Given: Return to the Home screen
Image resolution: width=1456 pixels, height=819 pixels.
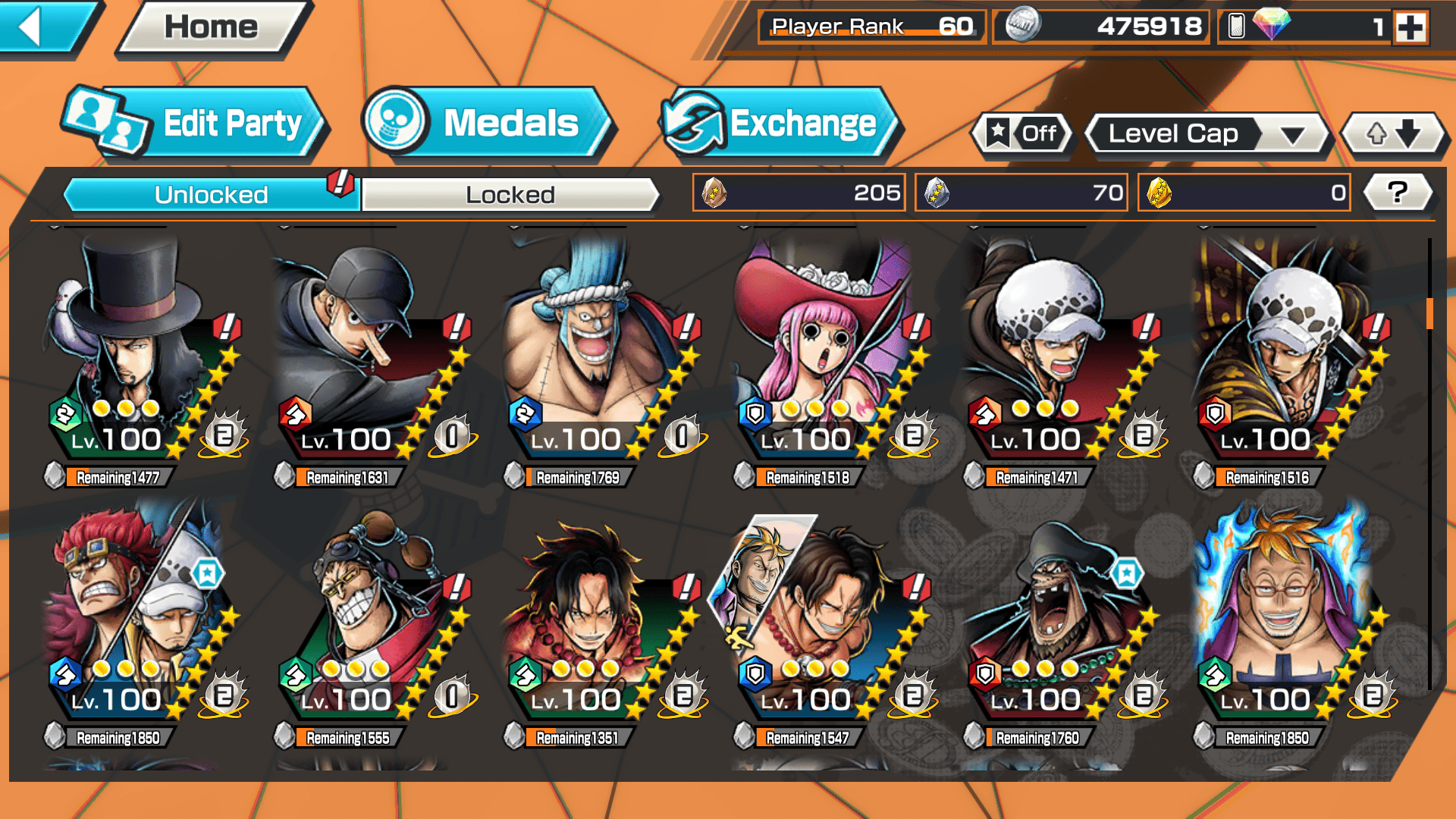Looking at the screenshot, I should pos(212,27).
